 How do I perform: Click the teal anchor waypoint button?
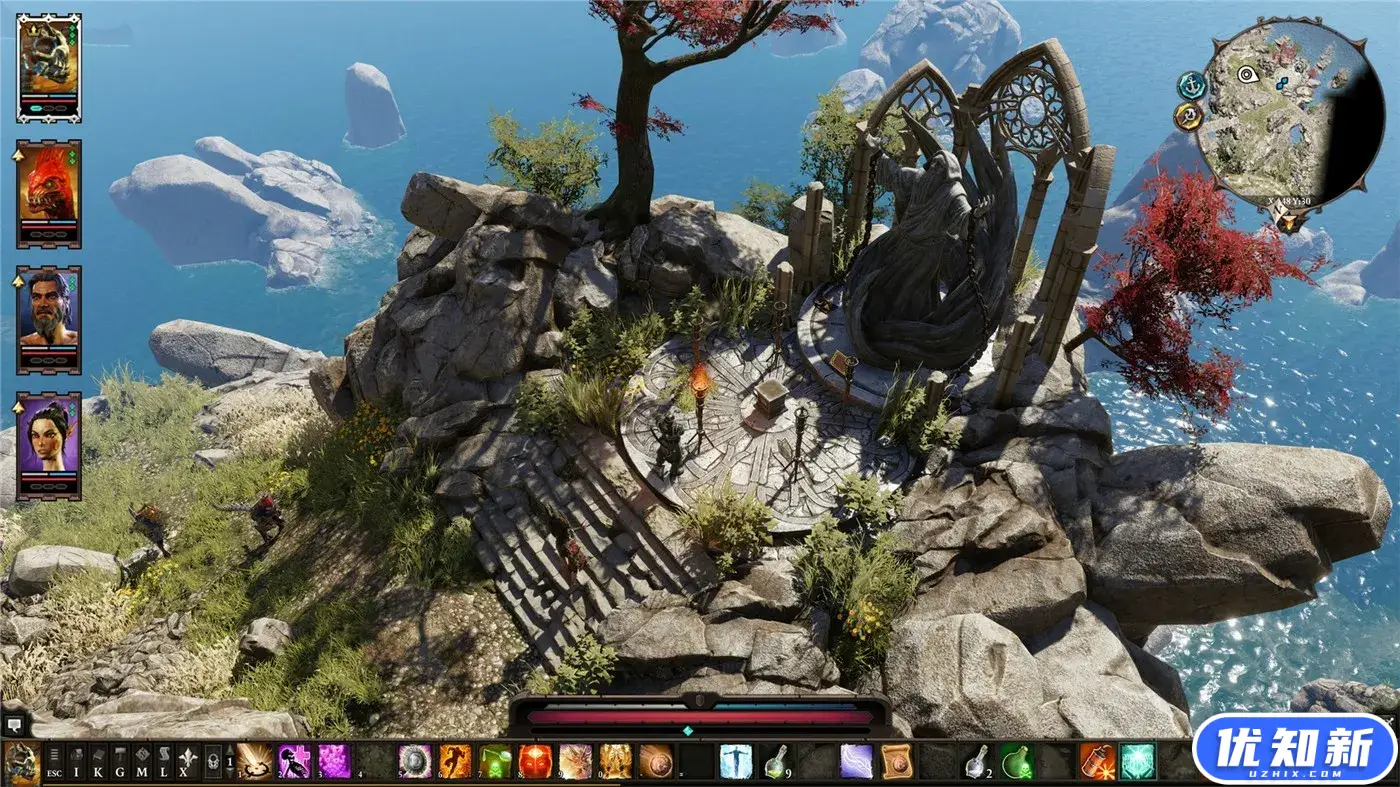click(x=1191, y=86)
